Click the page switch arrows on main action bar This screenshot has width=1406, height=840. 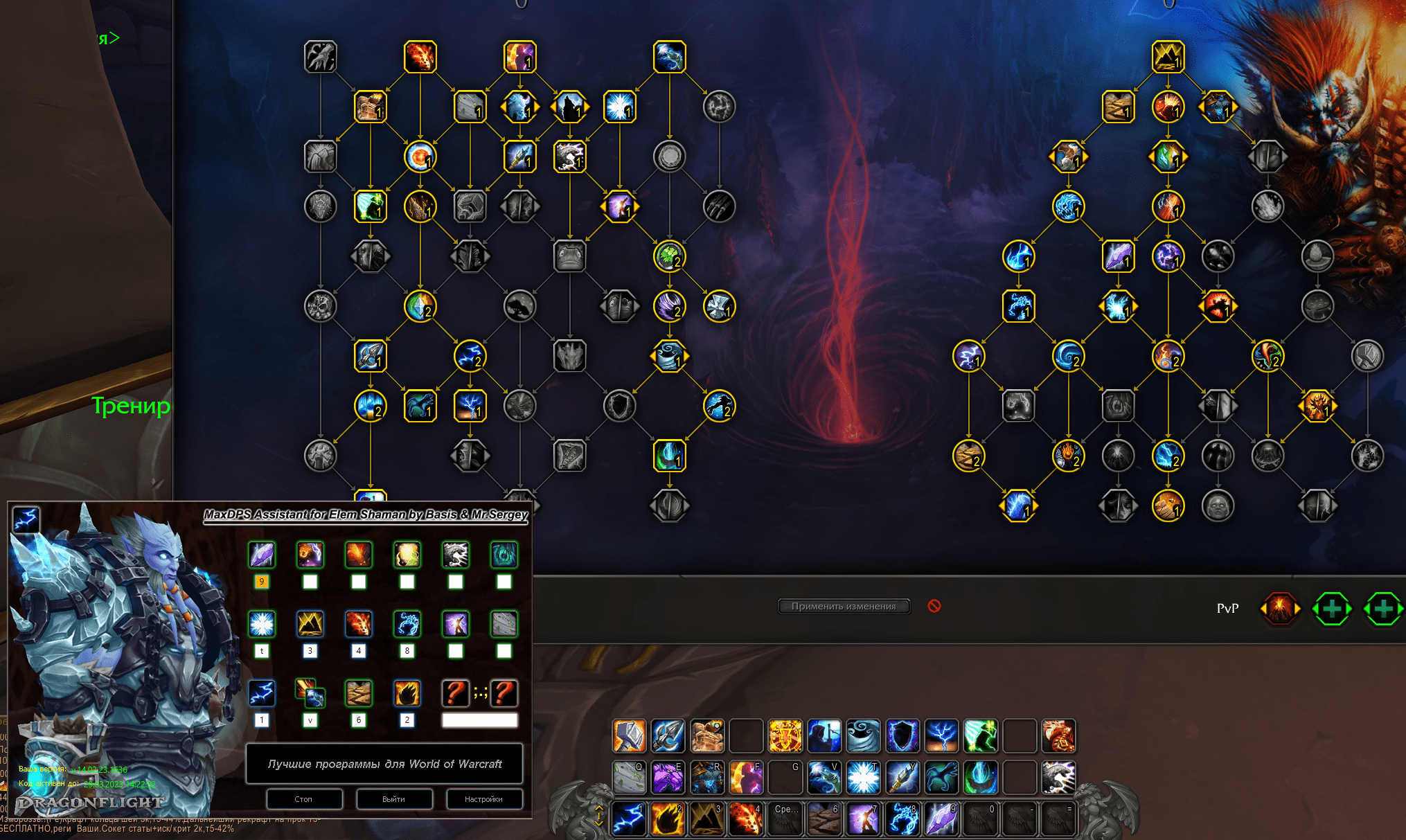[599, 816]
